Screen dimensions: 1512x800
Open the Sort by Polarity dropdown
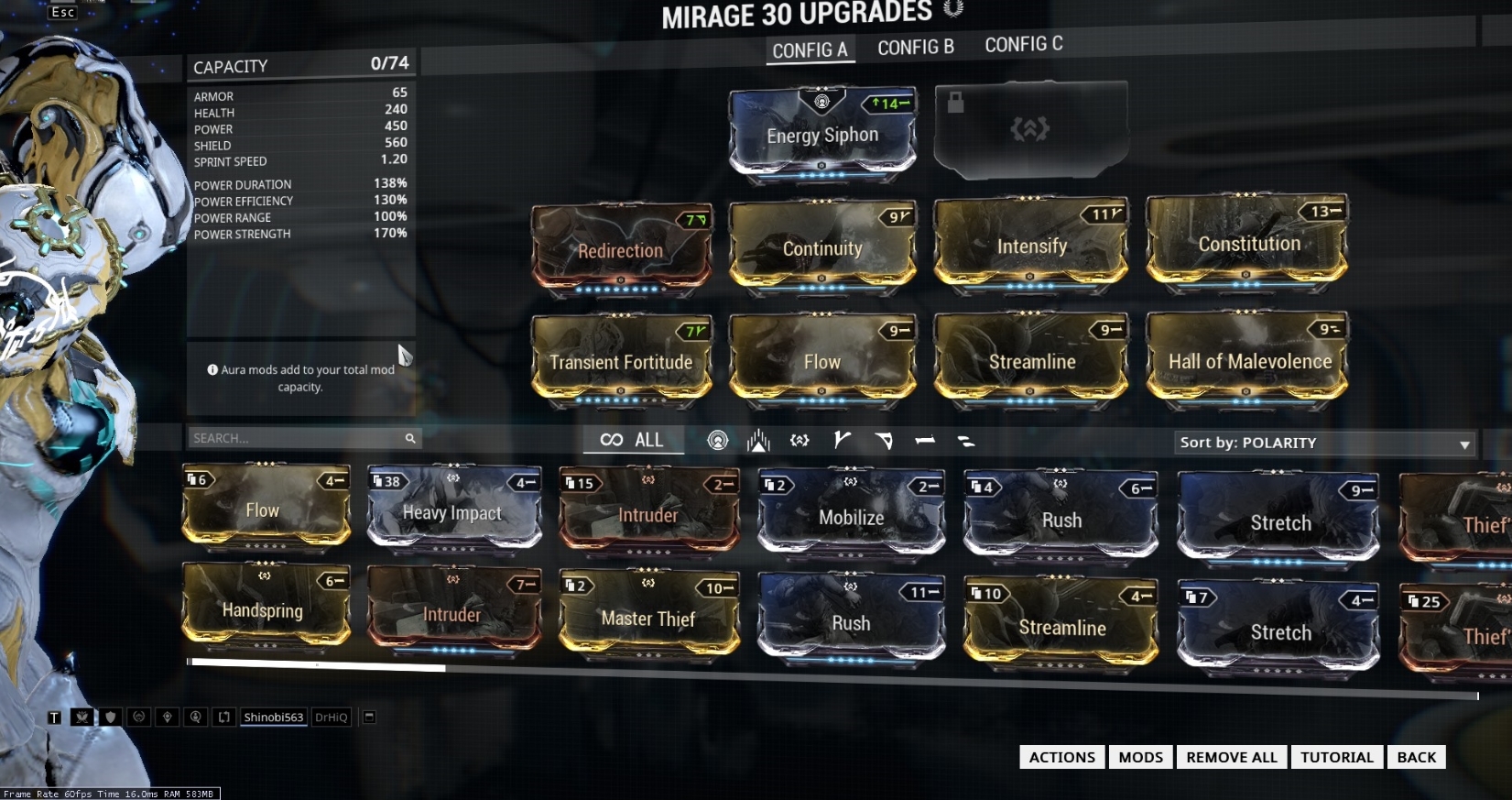(1324, 444)
